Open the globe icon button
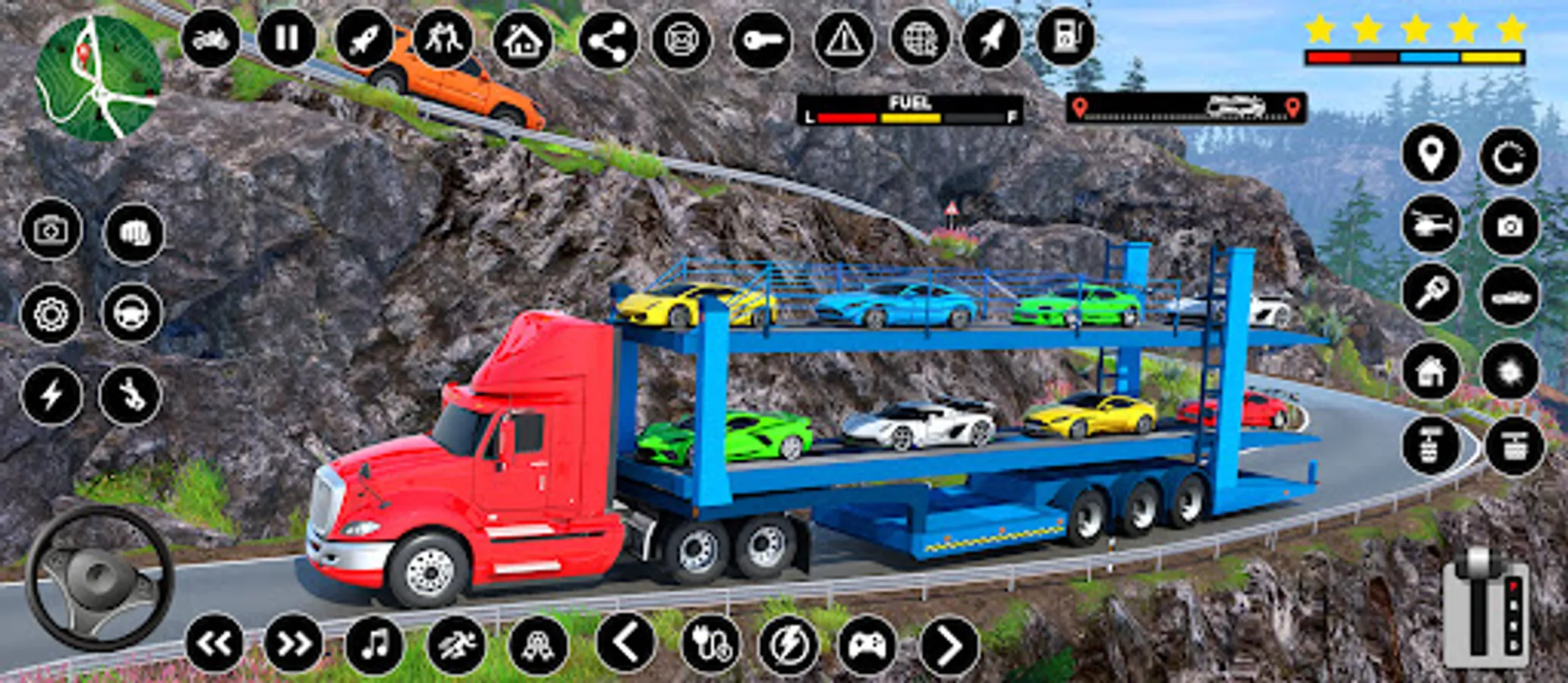The height and width of the screenshot is (683, 1568). (920, 39)
